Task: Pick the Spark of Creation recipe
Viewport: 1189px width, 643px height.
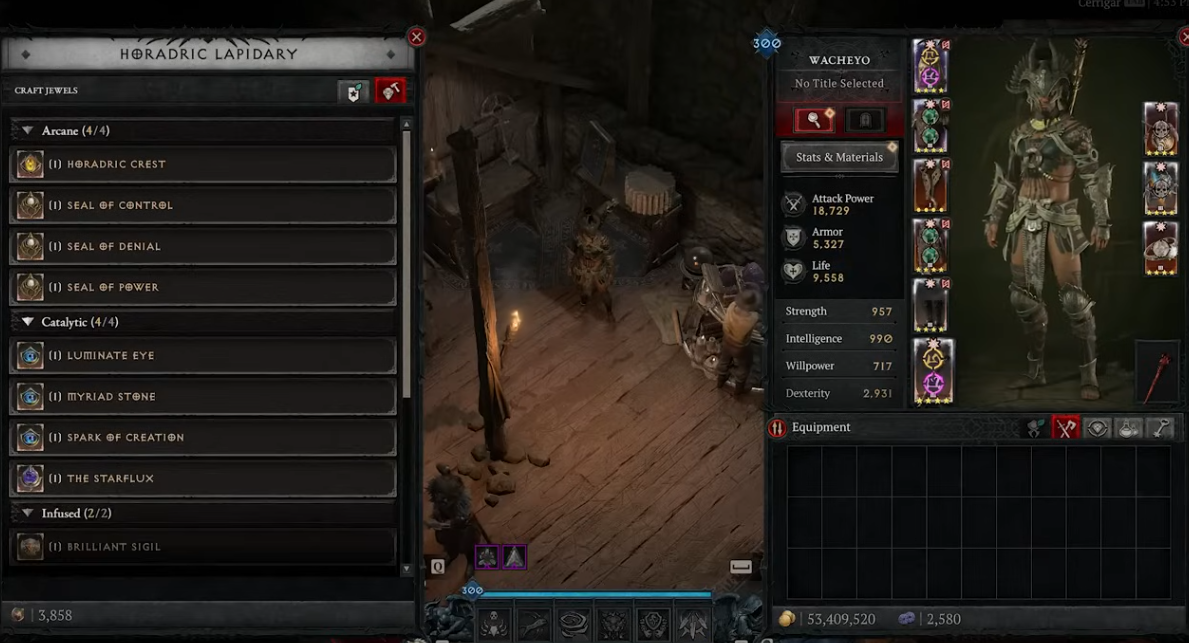Action: tap(203, 437)
